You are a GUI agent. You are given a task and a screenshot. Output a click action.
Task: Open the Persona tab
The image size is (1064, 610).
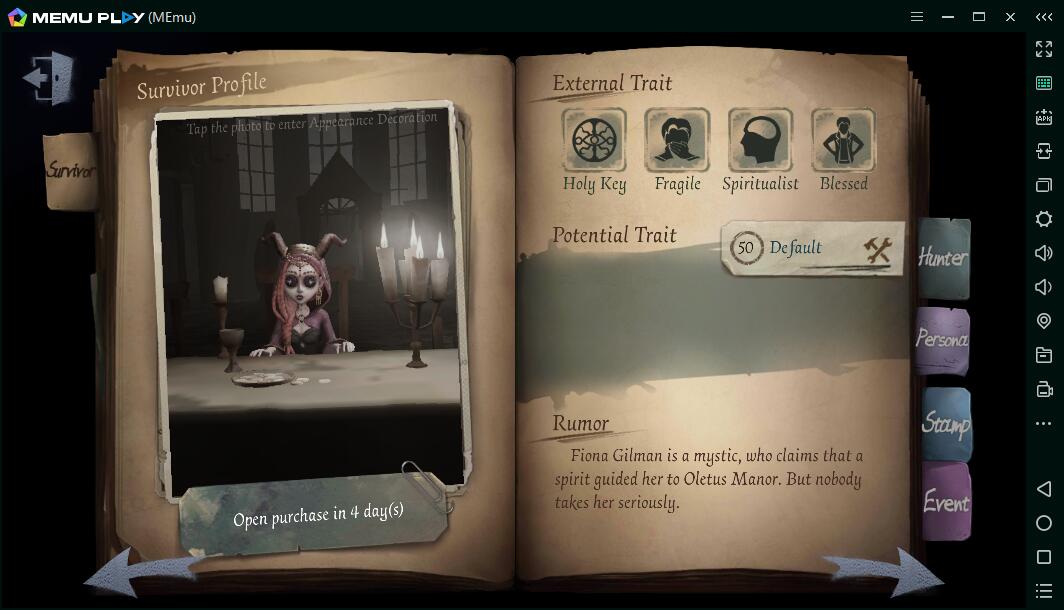942,340
